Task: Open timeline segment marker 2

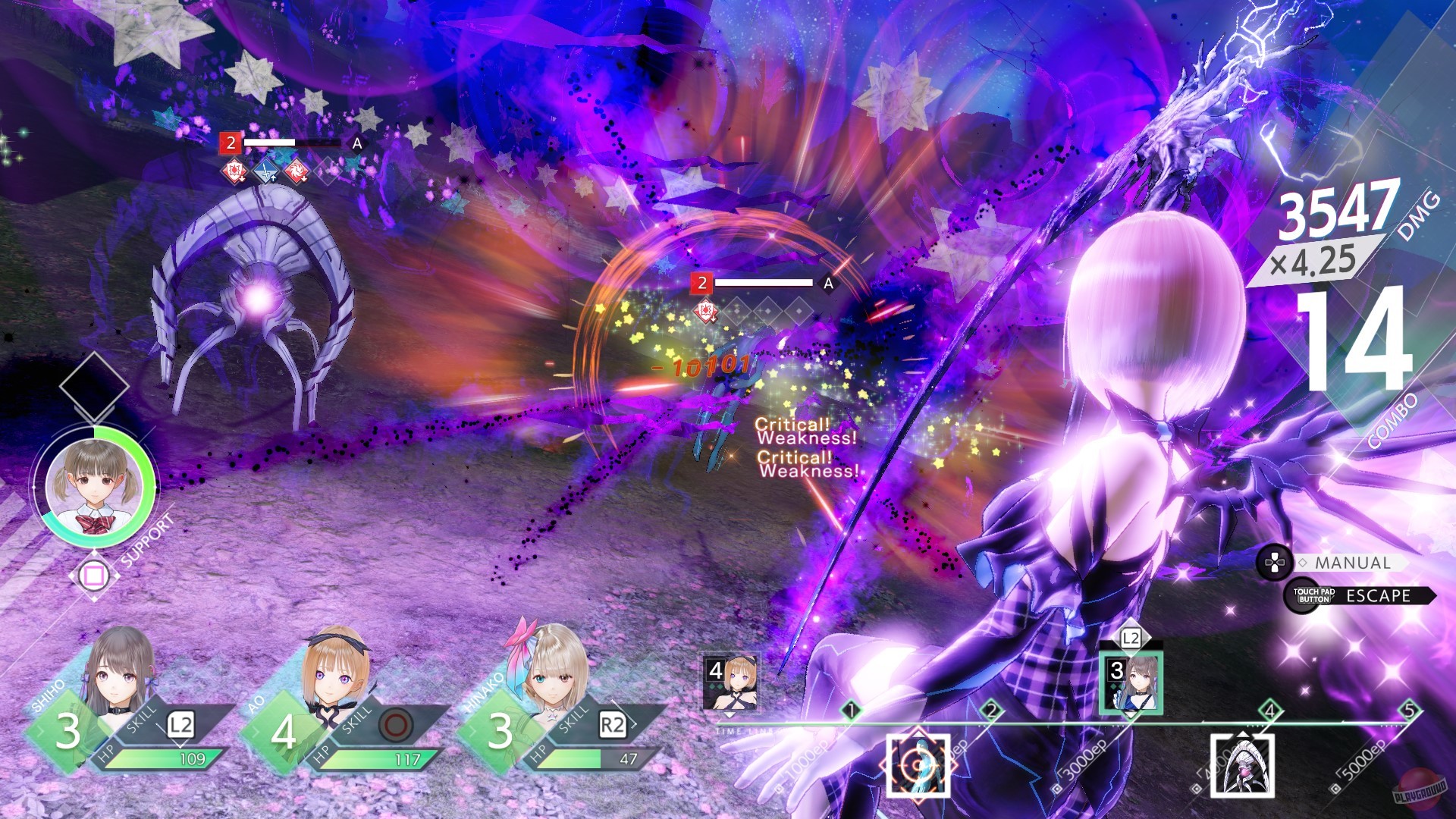Action: pos(991,711)
